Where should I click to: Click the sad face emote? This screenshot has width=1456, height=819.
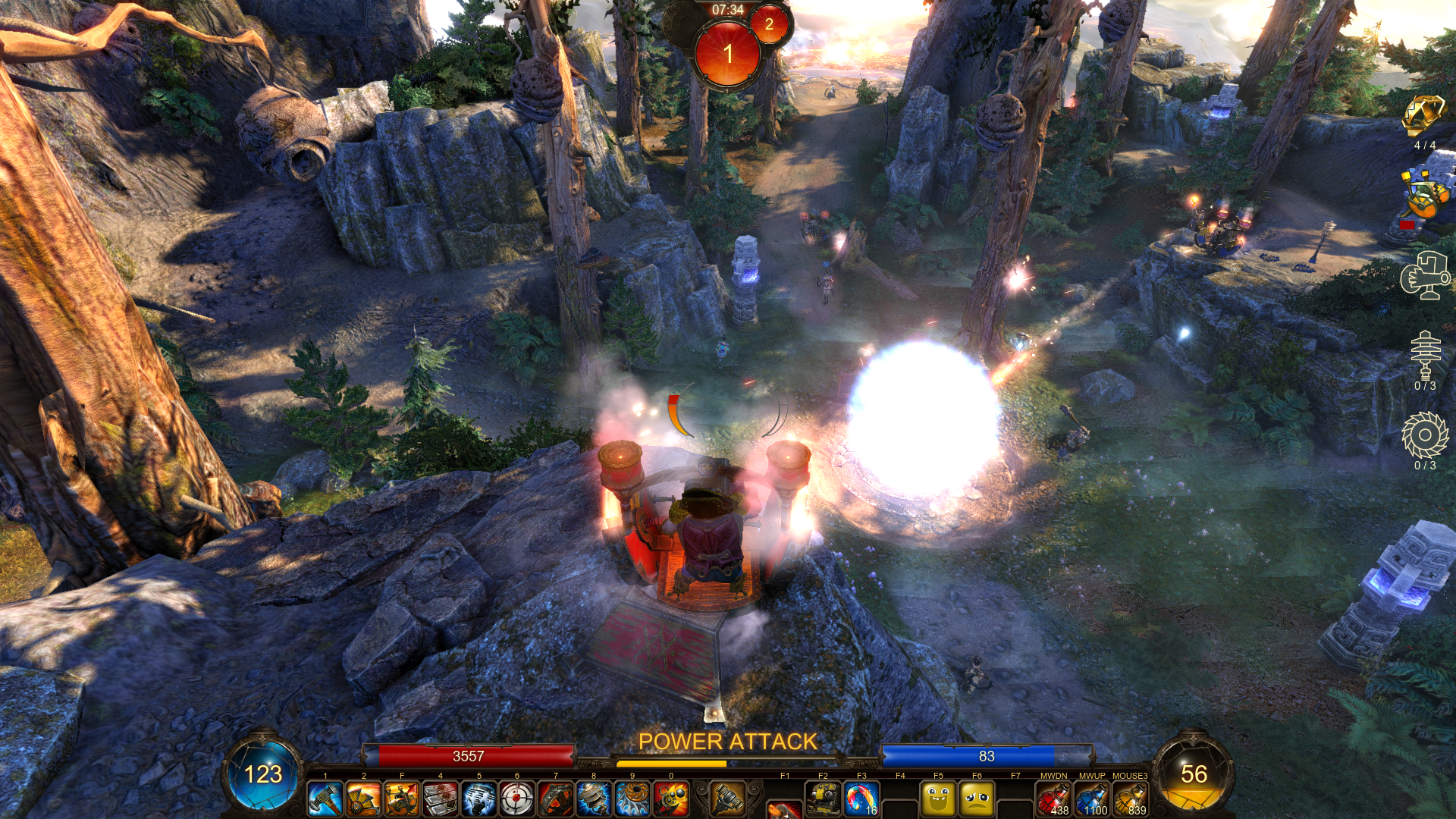tap(977, 799)
